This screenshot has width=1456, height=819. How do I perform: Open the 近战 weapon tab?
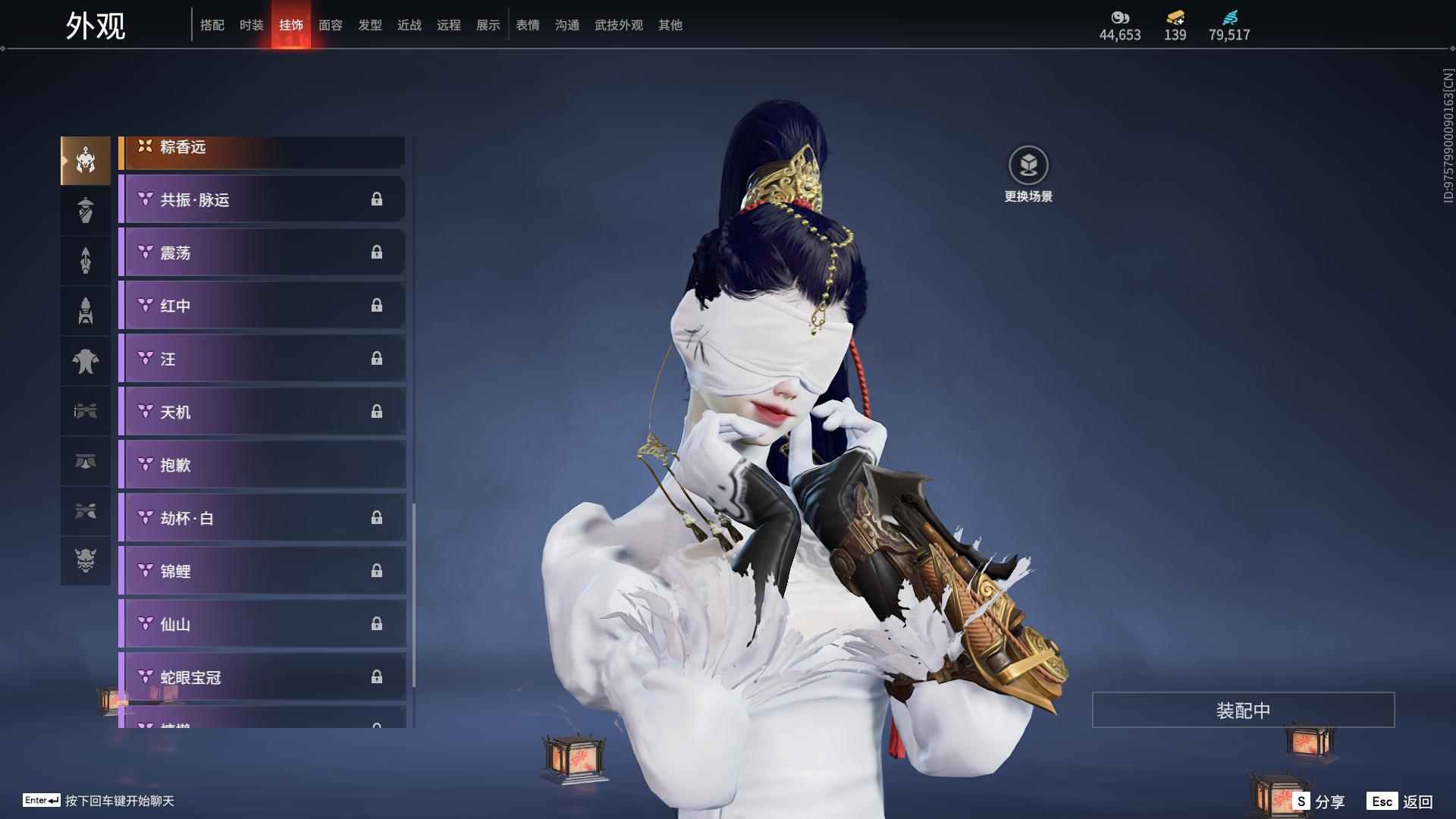[x=409, y=25]
